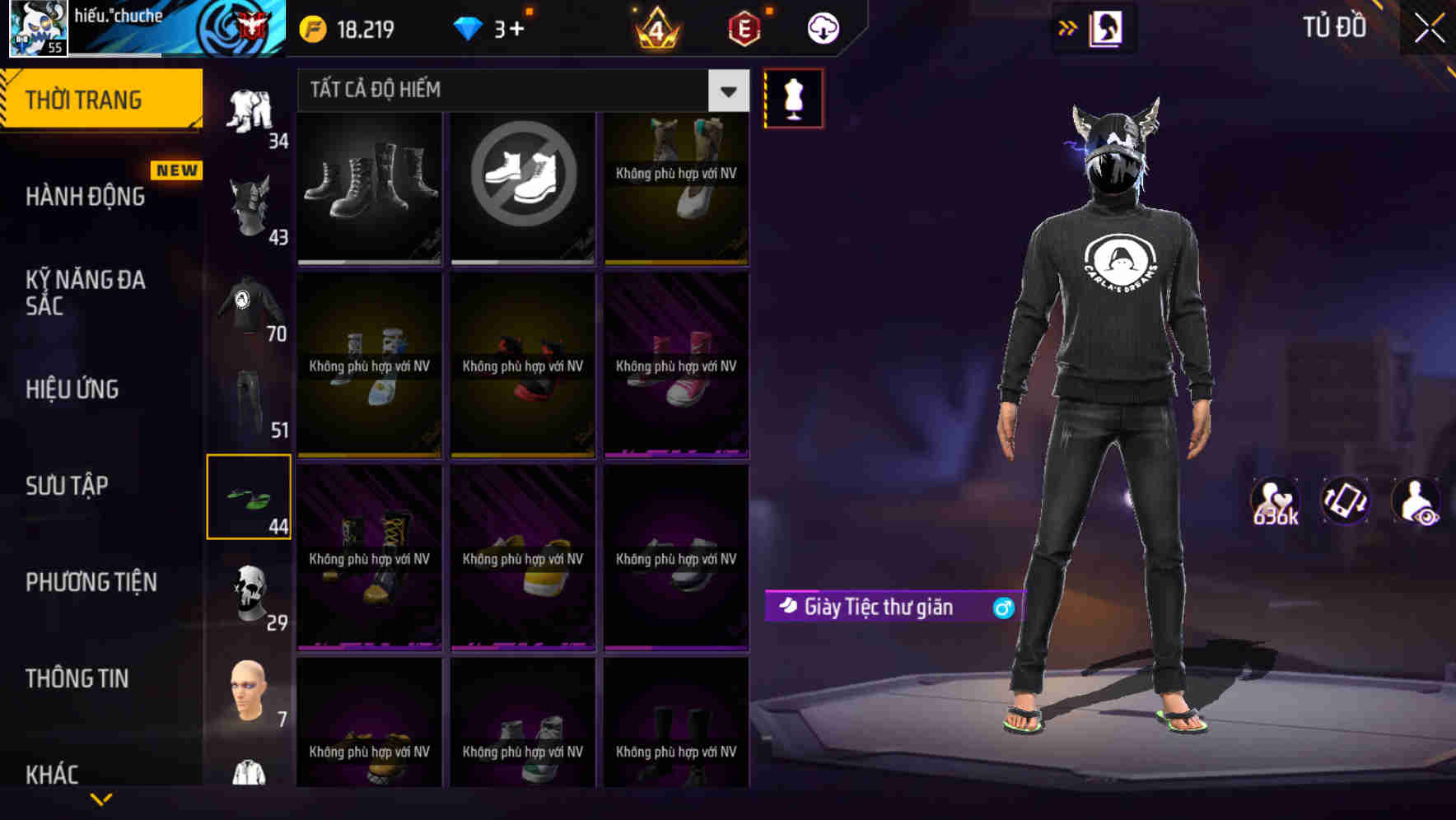Expand the sidebar chevron below KHÁC
This screenshot has height=820, width=1456.
coord(100,797)
